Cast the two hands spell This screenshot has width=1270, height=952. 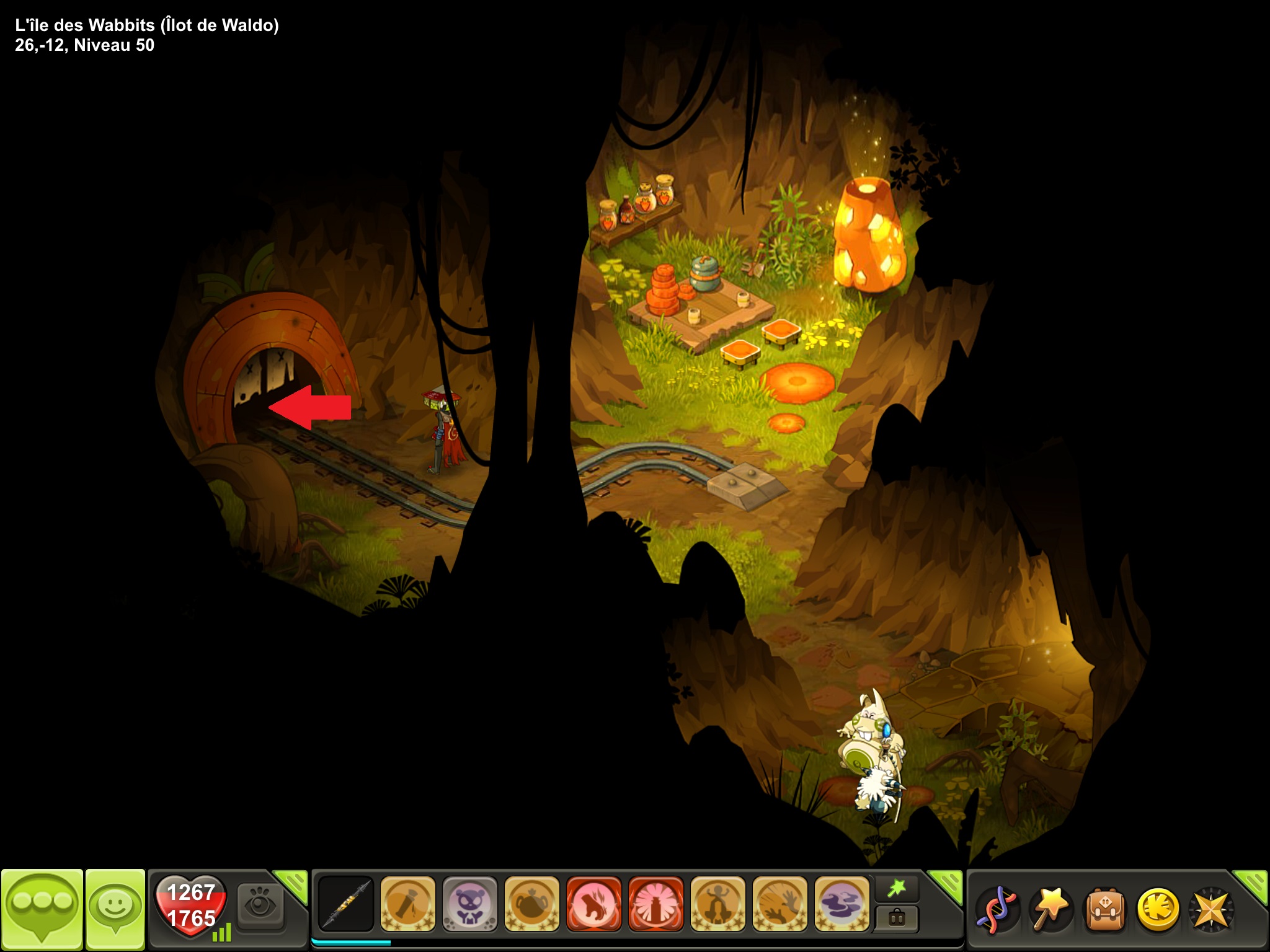click(779, 904)
